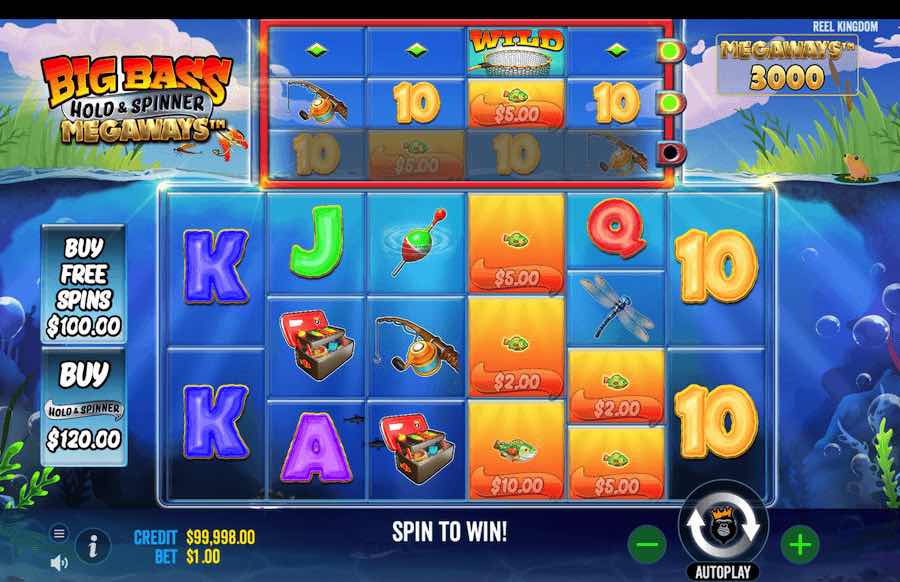Increase the bet with the plus button
900x582 pixels.
(x=800, y=545)
